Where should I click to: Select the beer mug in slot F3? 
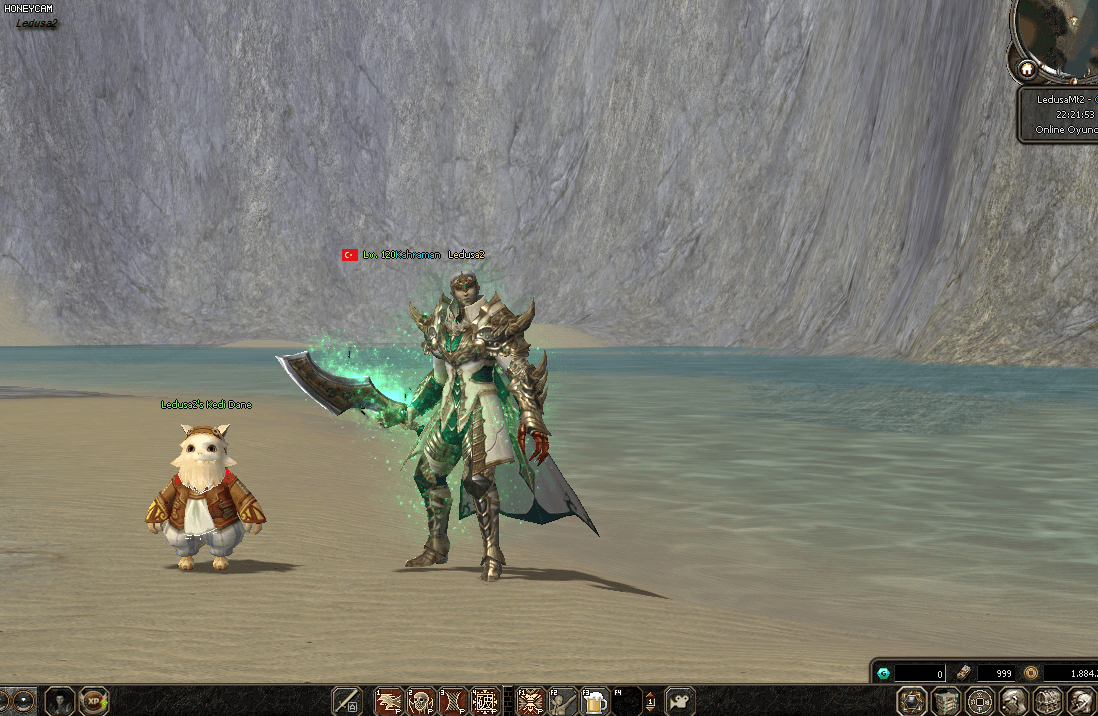[594, 701]
